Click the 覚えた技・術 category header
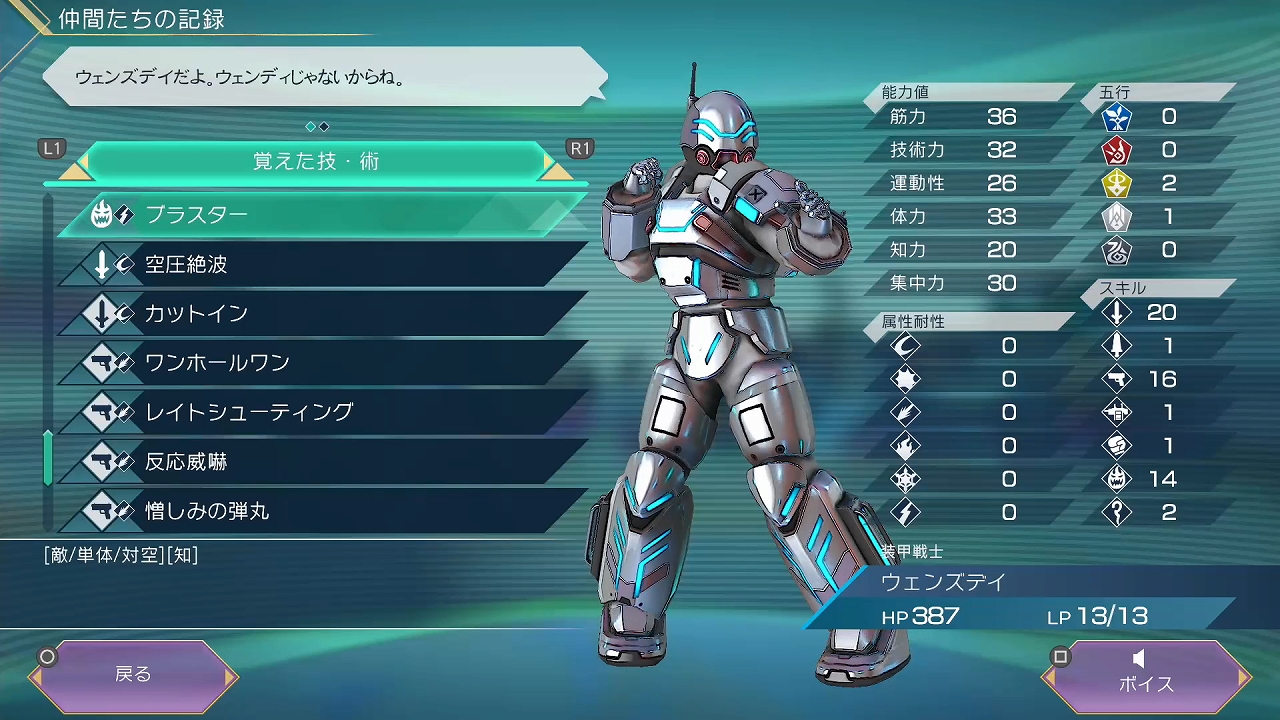The width and height of the screenshot is (1280, 720). (316, 161)
